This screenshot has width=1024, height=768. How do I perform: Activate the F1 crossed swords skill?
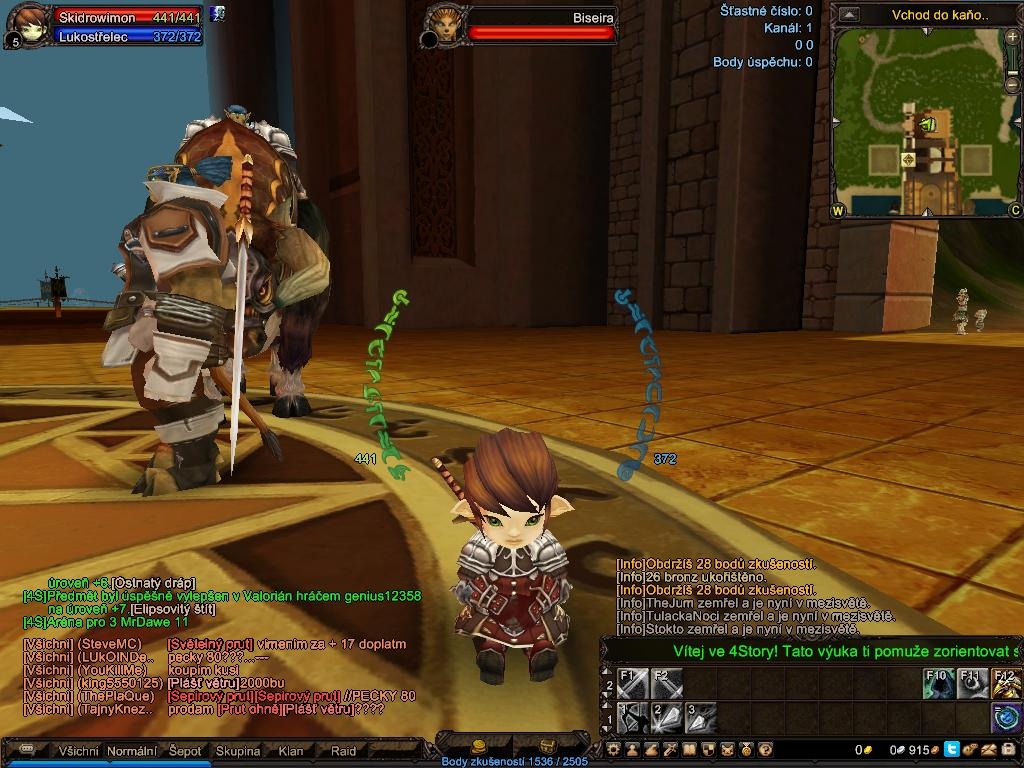click(633, 685)
